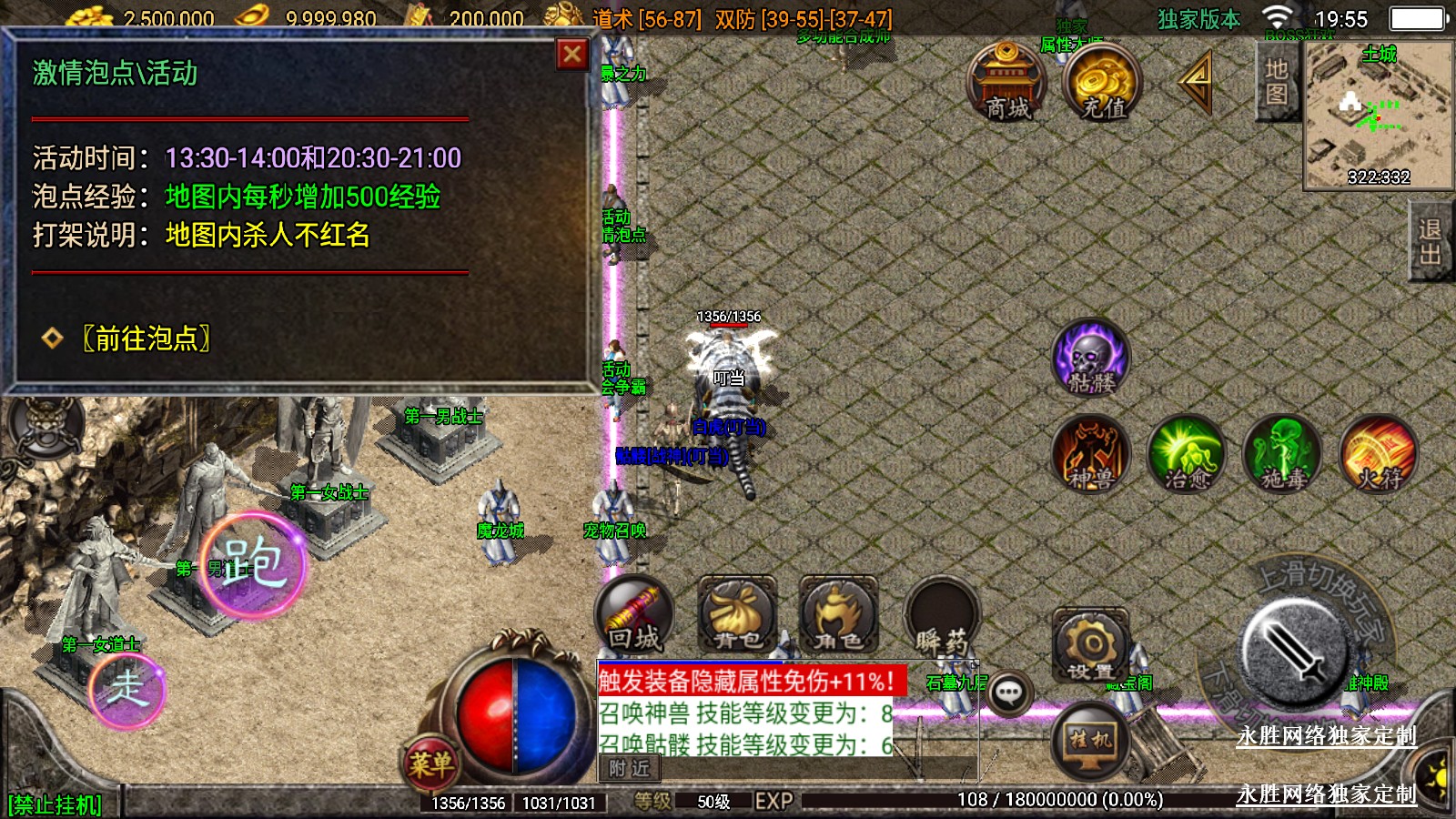Activate the 神兽 summon skill
The height and width of the screenshot is (819, 1456).
pyautogui.click(x=1091, y=454)
